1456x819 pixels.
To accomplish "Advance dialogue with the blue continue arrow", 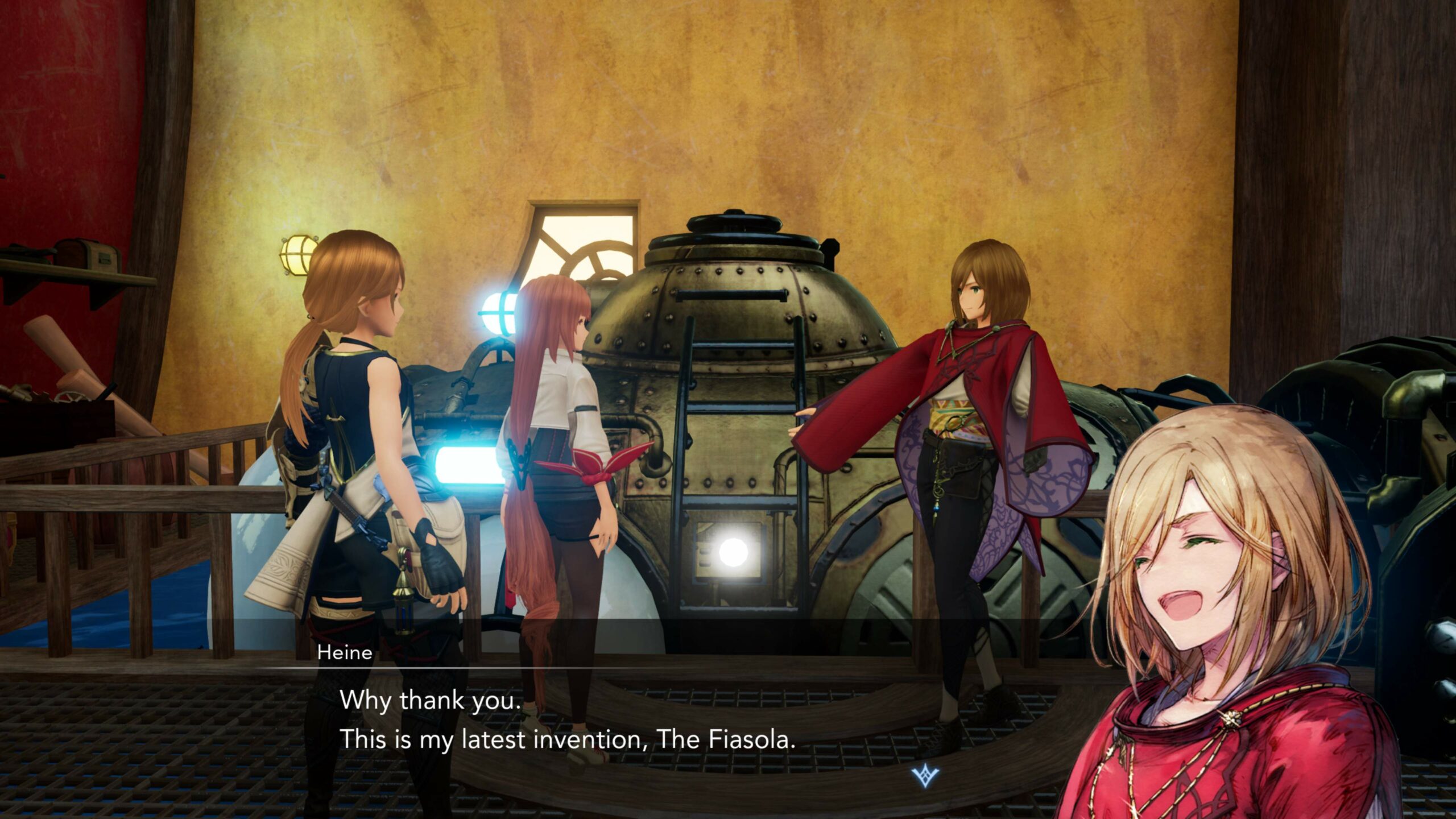I will (x=925, y=775).
